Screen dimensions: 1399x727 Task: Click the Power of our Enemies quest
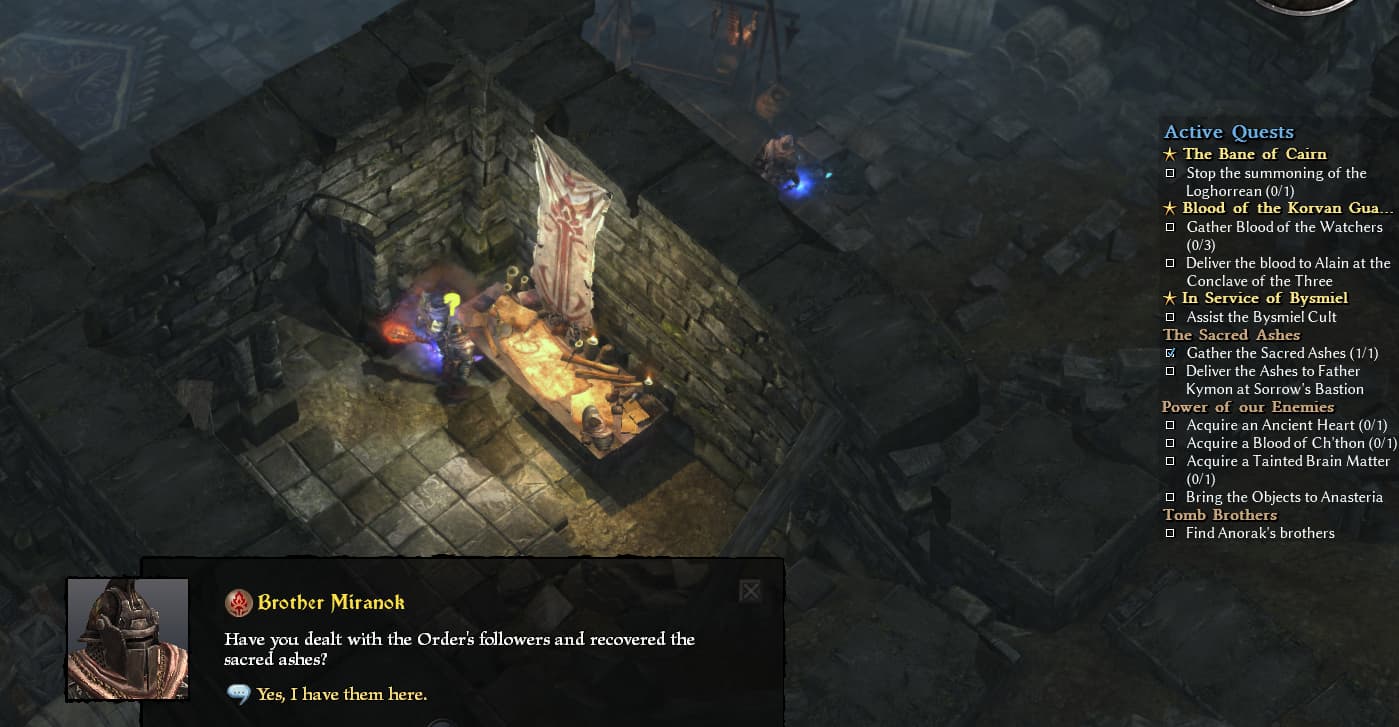pyautogui.click(x=1247, y=407)
